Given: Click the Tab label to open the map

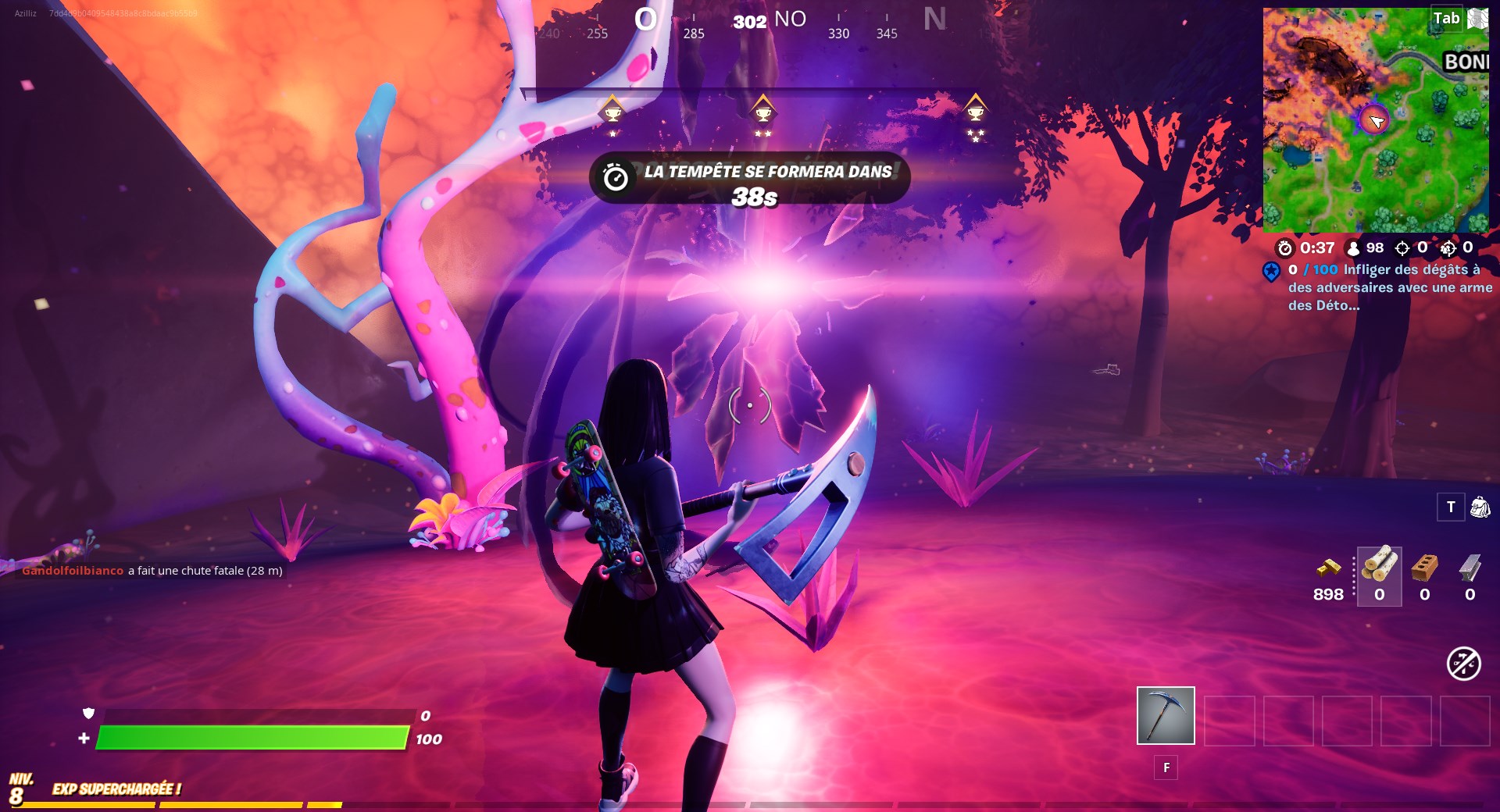Looking at the screenshot, I should click(1445, 18).
